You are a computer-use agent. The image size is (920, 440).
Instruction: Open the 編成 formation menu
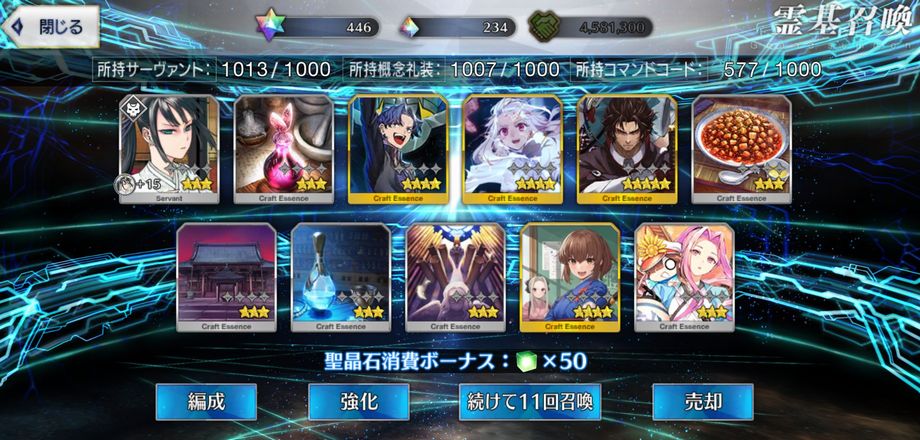pos(206,402)
